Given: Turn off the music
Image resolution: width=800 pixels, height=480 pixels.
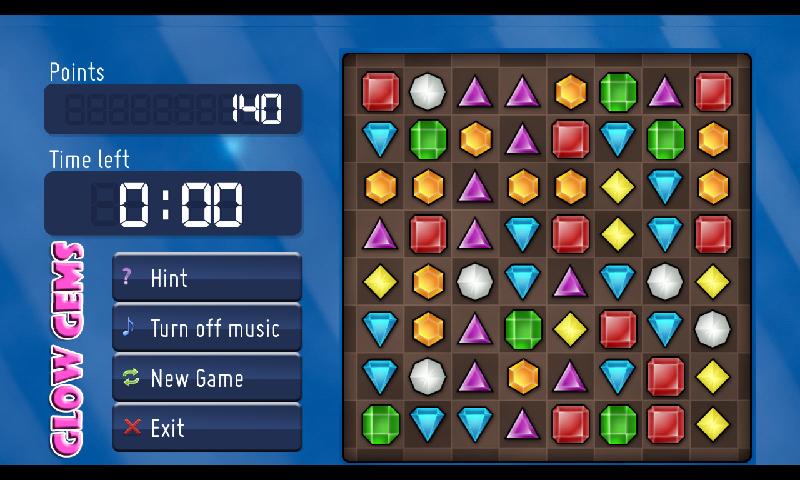Looking at the screenshot, I should click(x=206, y=328).
